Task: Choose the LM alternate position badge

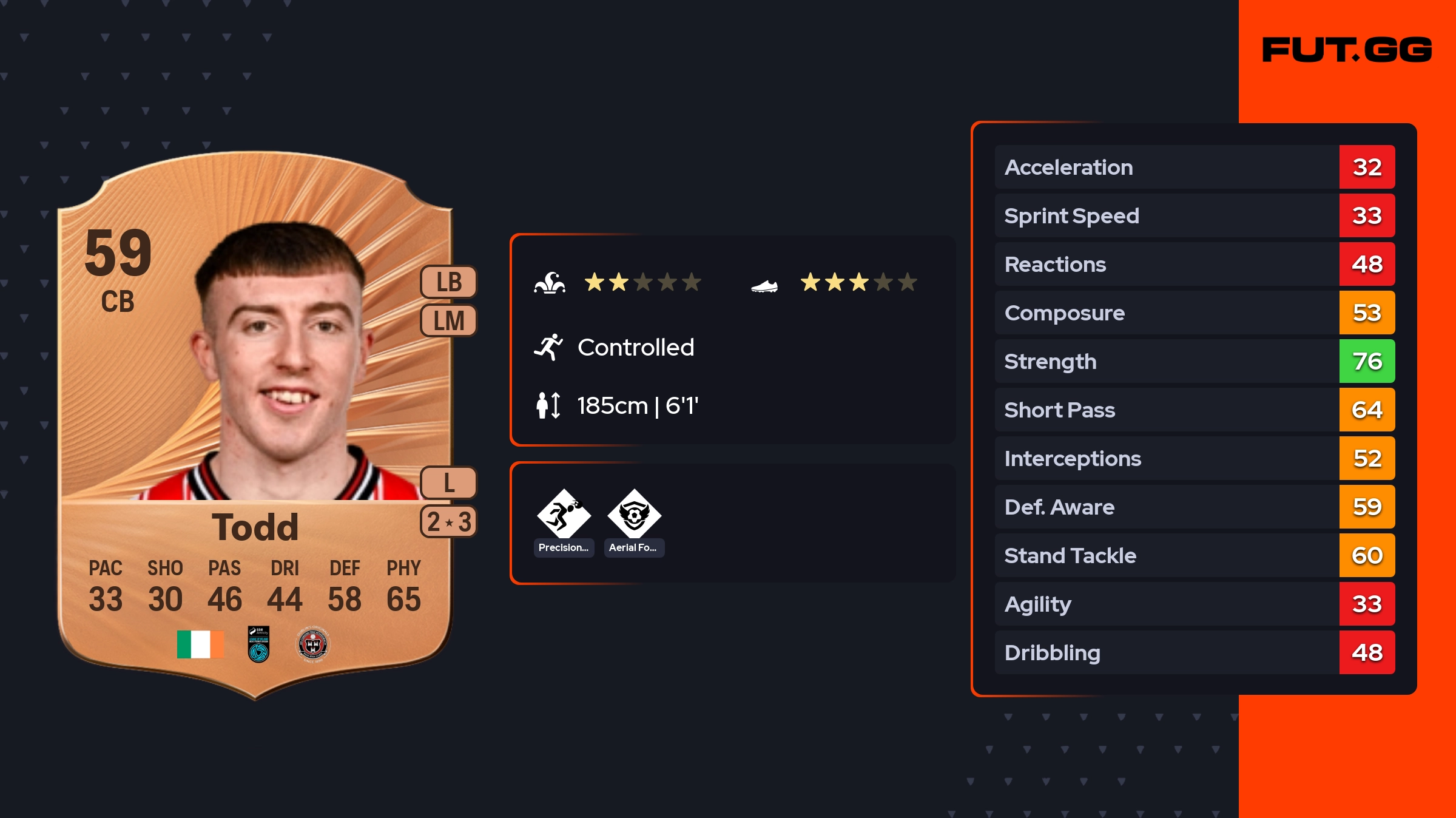Action: pyautogui.click(x=449, y=320)
